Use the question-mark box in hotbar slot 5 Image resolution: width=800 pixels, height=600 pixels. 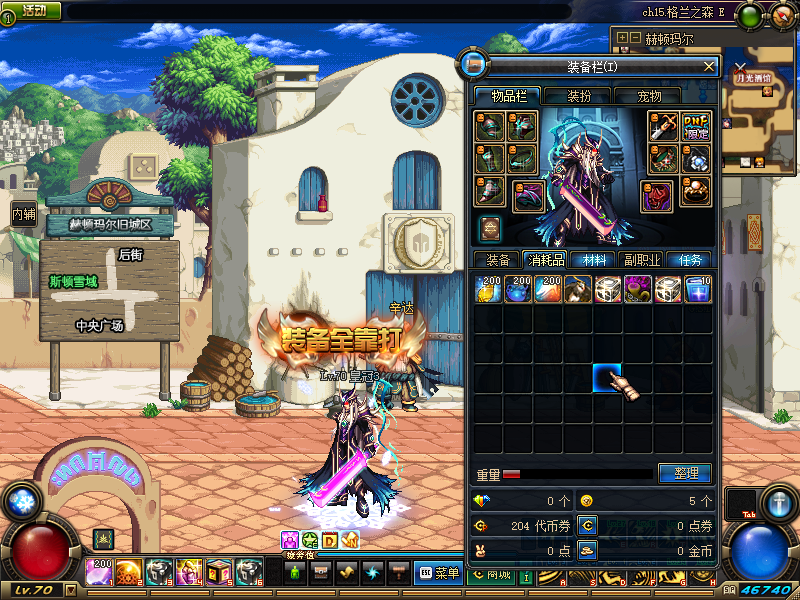point(220,572)
